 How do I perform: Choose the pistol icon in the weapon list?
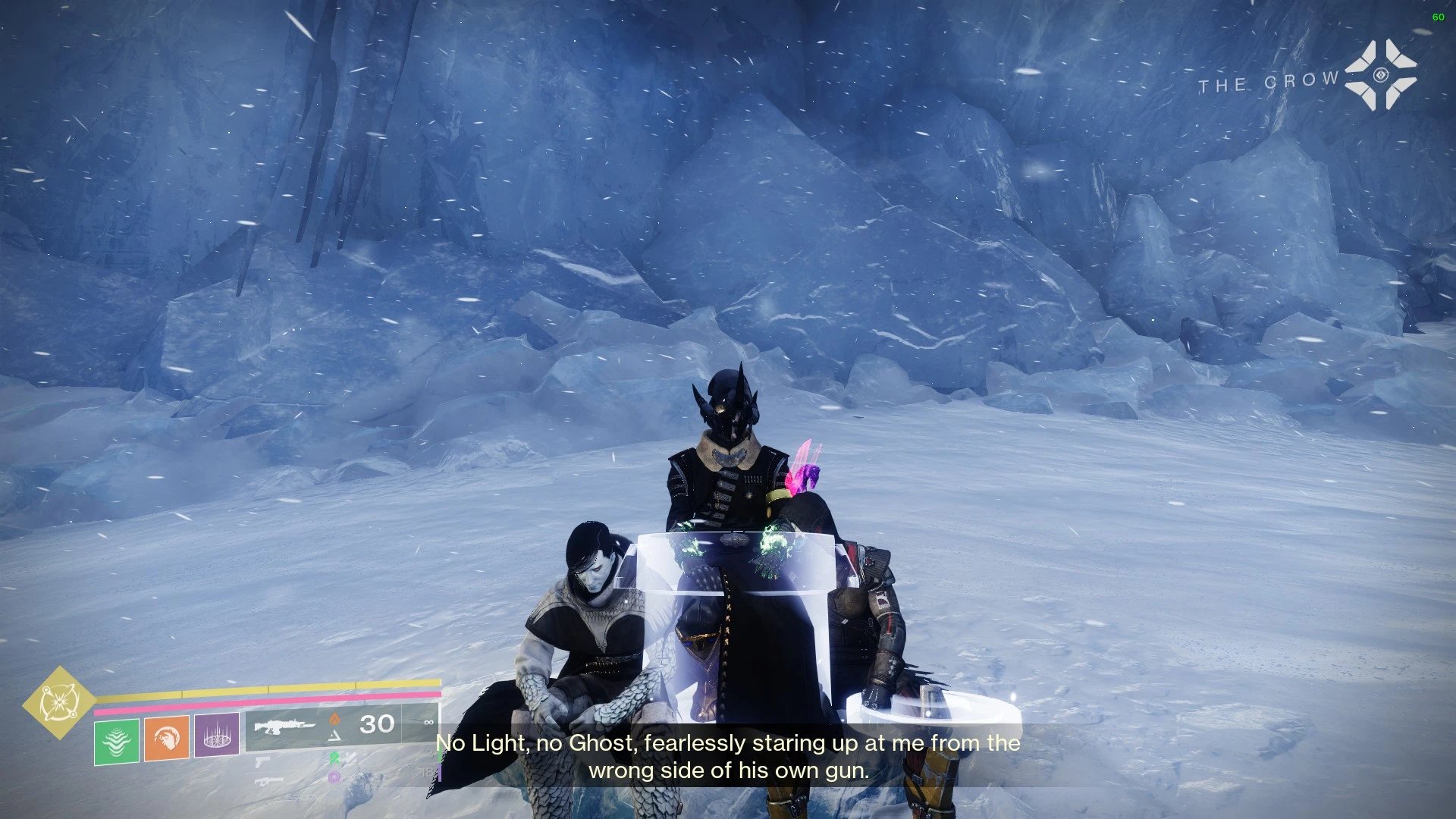click(x=263, y=761)
